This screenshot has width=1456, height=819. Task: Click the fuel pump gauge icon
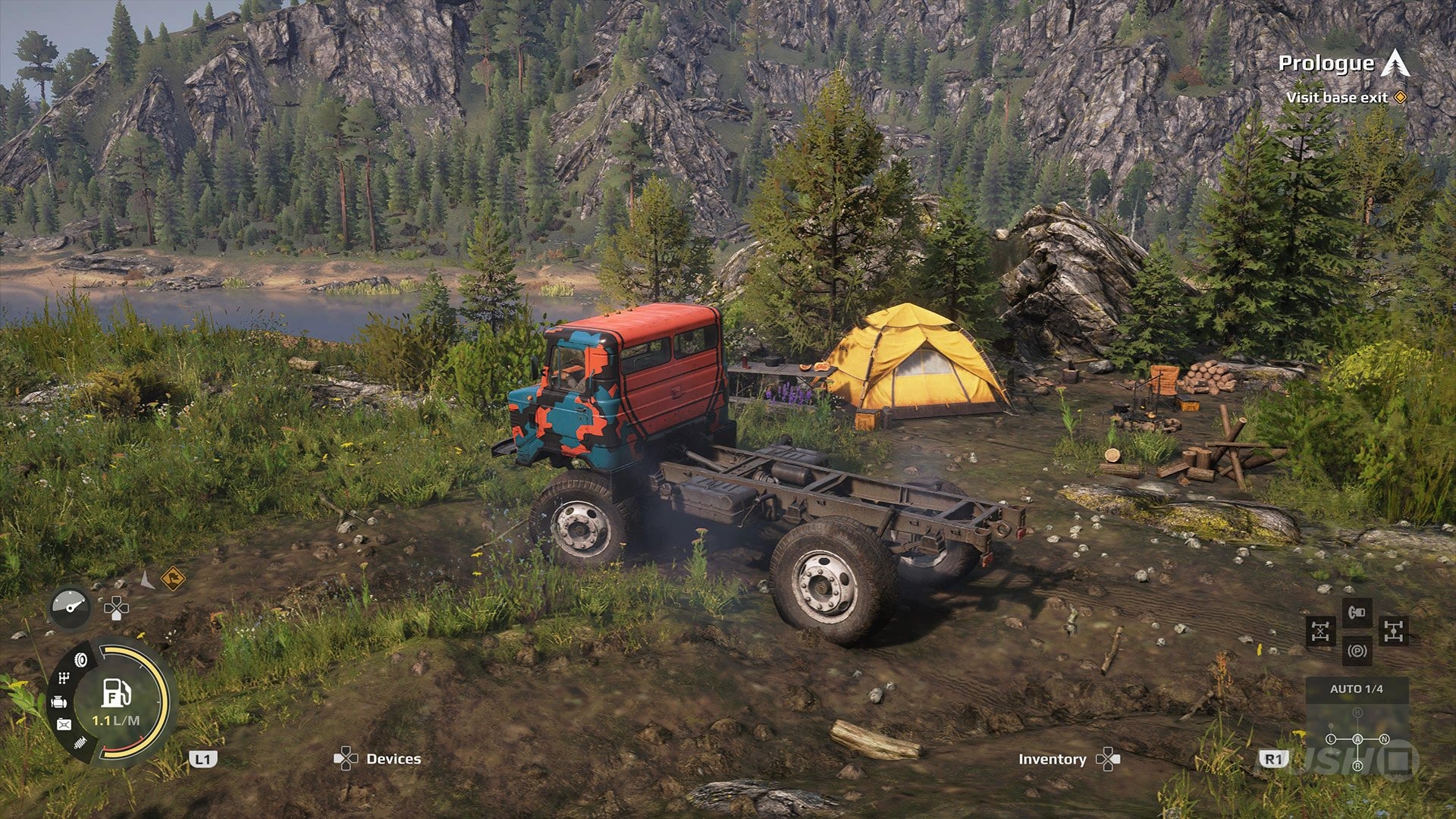116,692
